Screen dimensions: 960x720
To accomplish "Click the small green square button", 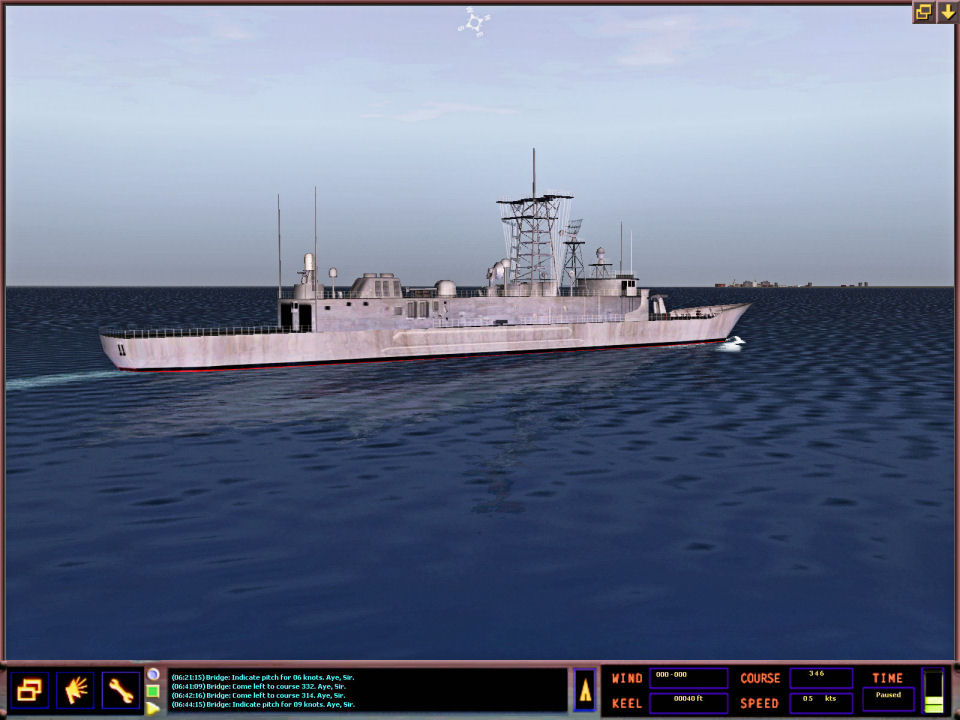I will click(x=153, y=691).
